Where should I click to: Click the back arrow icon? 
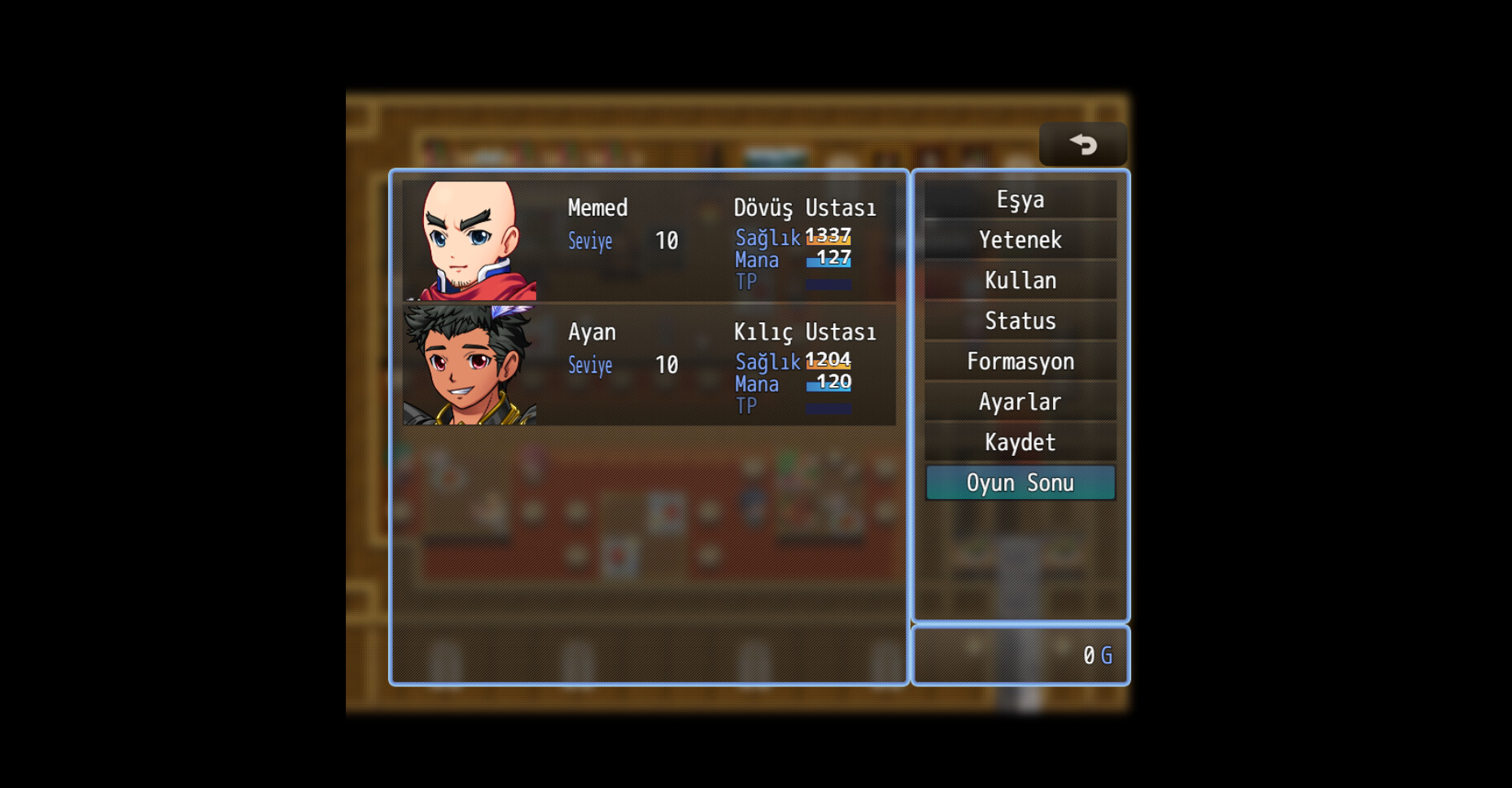1082,143
